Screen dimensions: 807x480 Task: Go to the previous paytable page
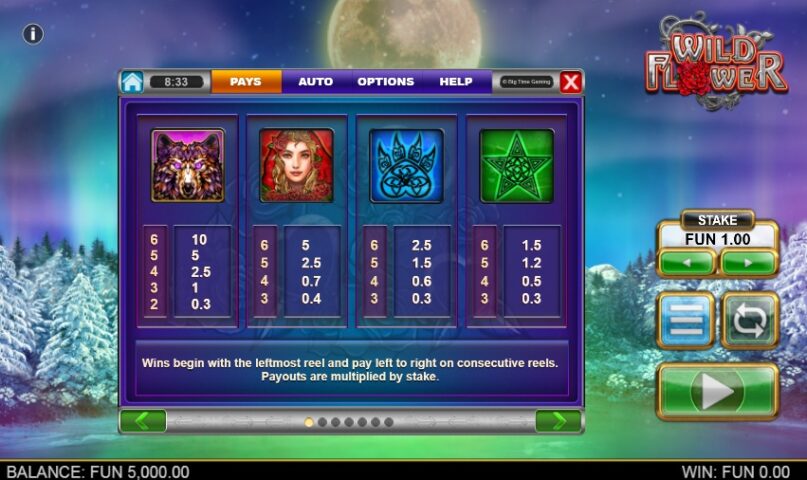(x=143, y=421)
